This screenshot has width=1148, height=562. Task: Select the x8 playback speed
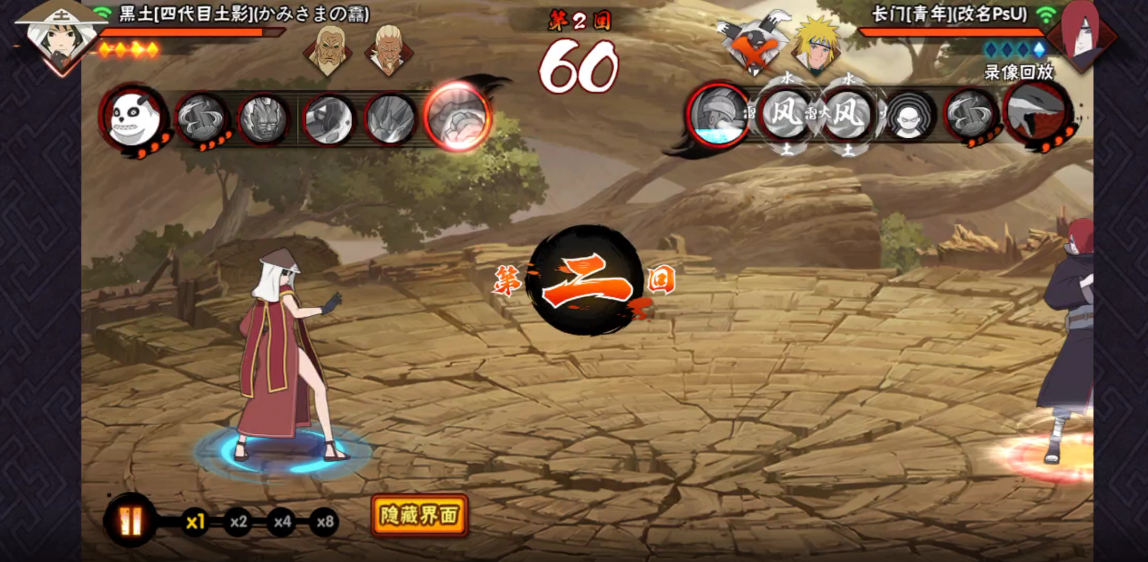[324, 521]
